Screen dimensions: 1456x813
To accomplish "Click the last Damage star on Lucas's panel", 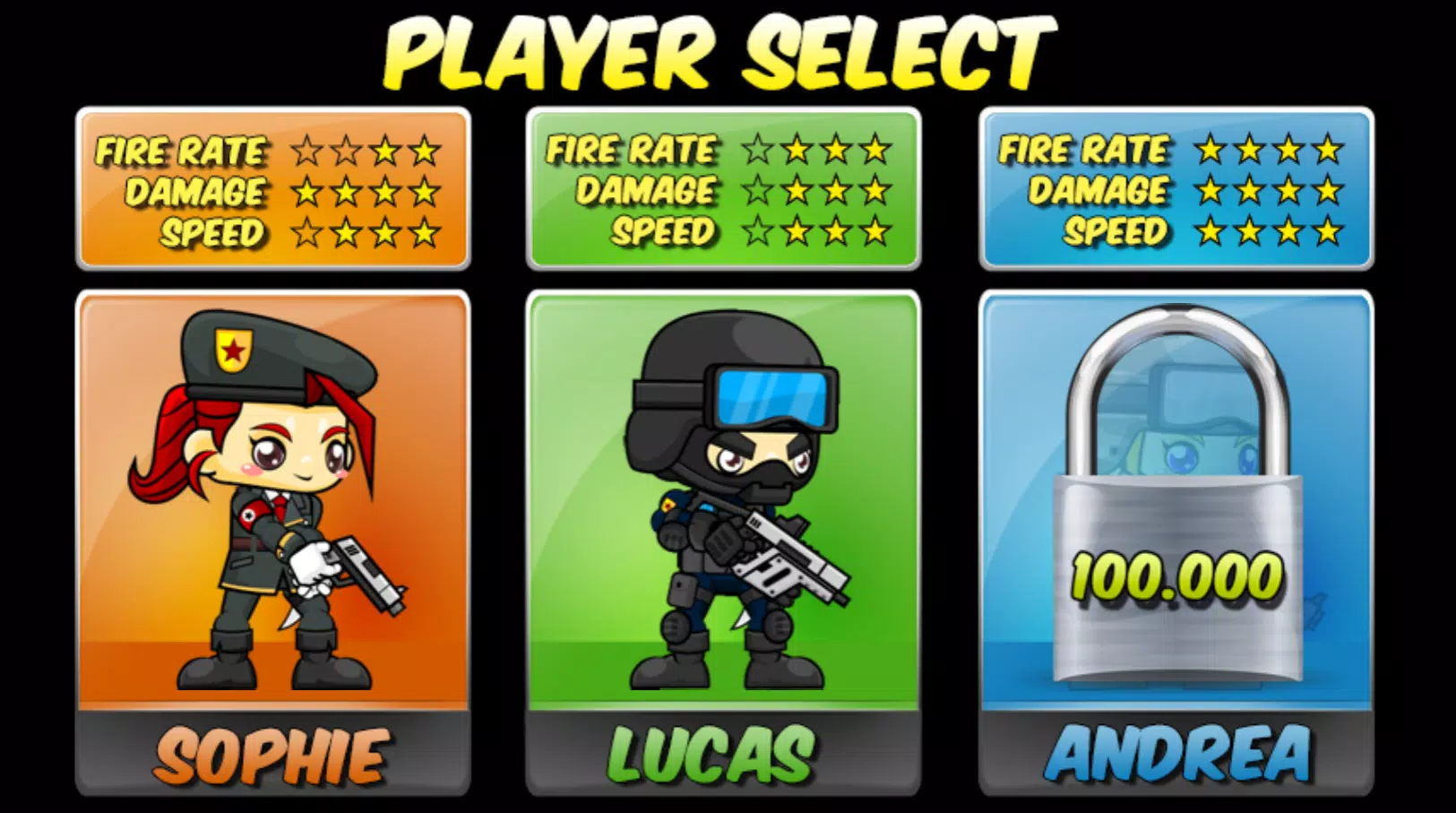I will tap(873, 192).
